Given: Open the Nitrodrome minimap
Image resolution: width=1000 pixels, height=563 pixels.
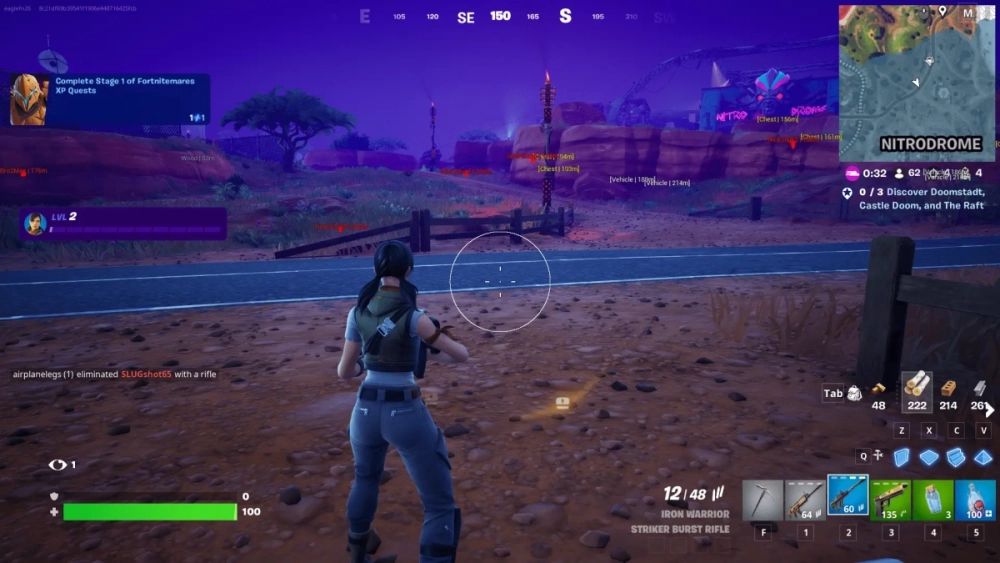Looking at the screenshot, I should pos(916,81).
